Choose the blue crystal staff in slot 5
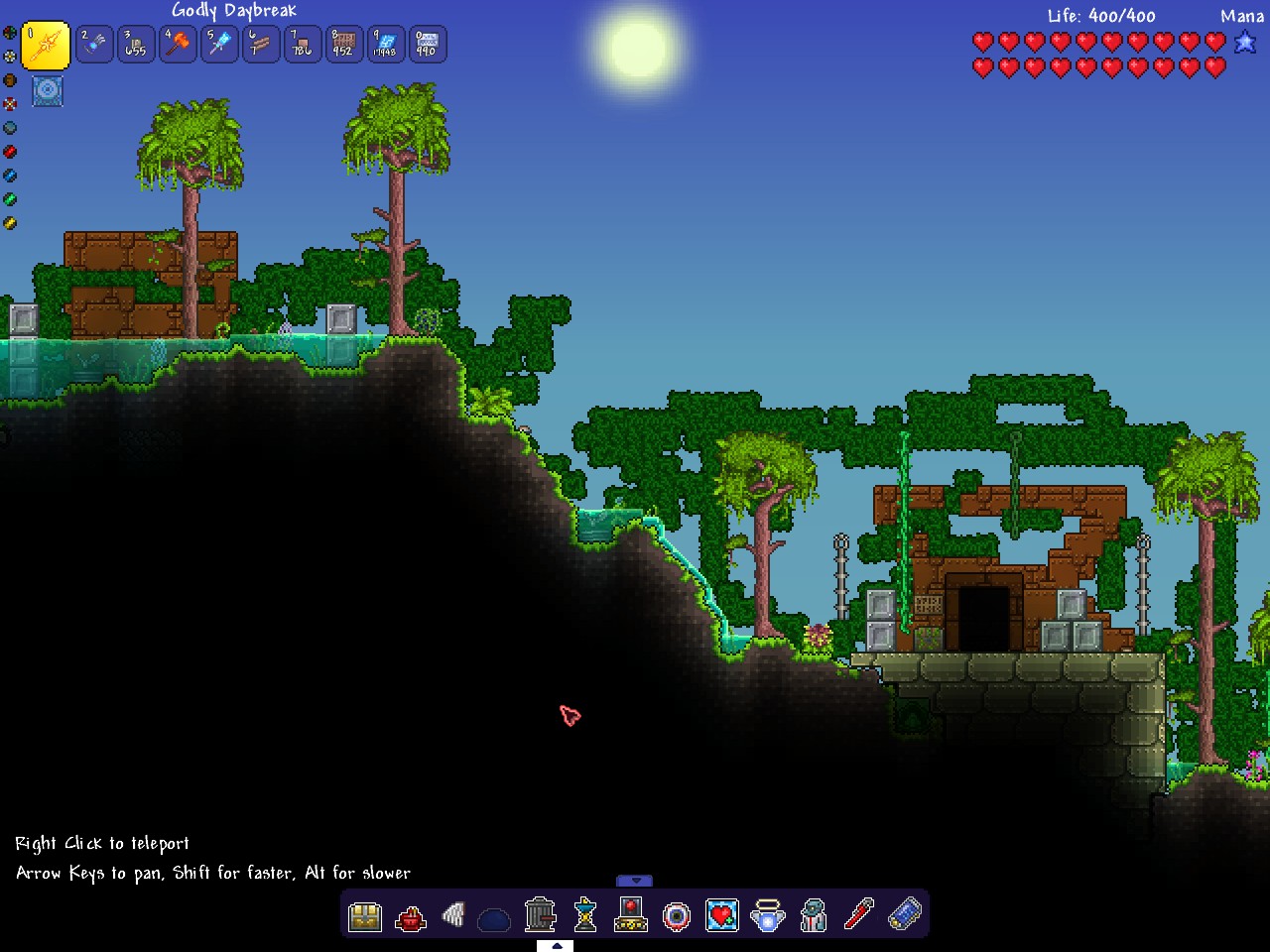The height and width of the screenshot is (952, 1270). click(x=219, y=45)
